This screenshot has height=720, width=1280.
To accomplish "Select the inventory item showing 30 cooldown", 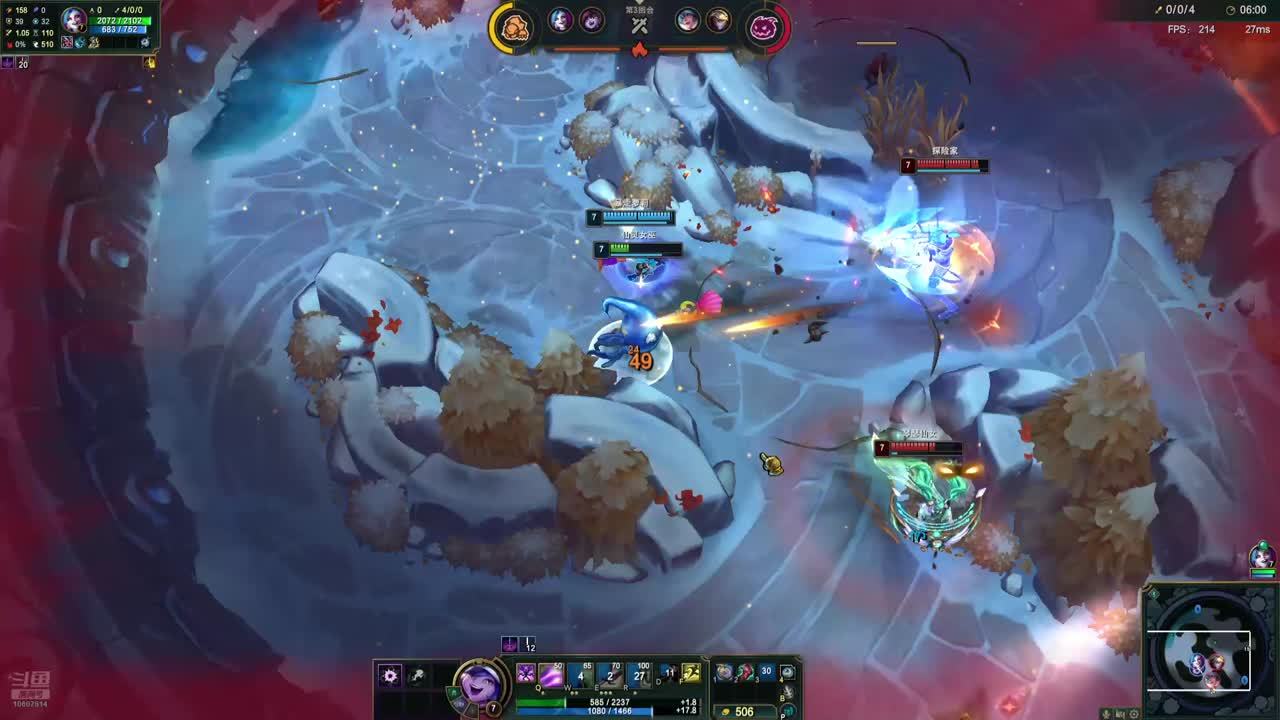I will (766, 673).
